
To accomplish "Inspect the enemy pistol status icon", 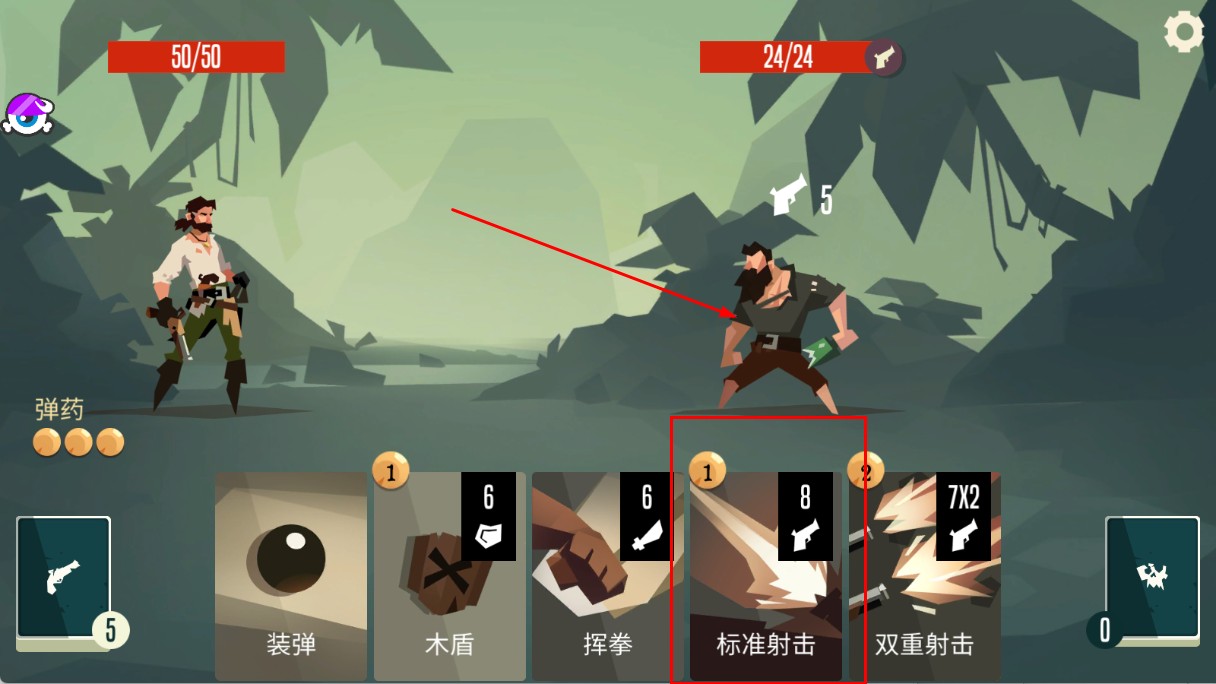I will click(884, 58).
